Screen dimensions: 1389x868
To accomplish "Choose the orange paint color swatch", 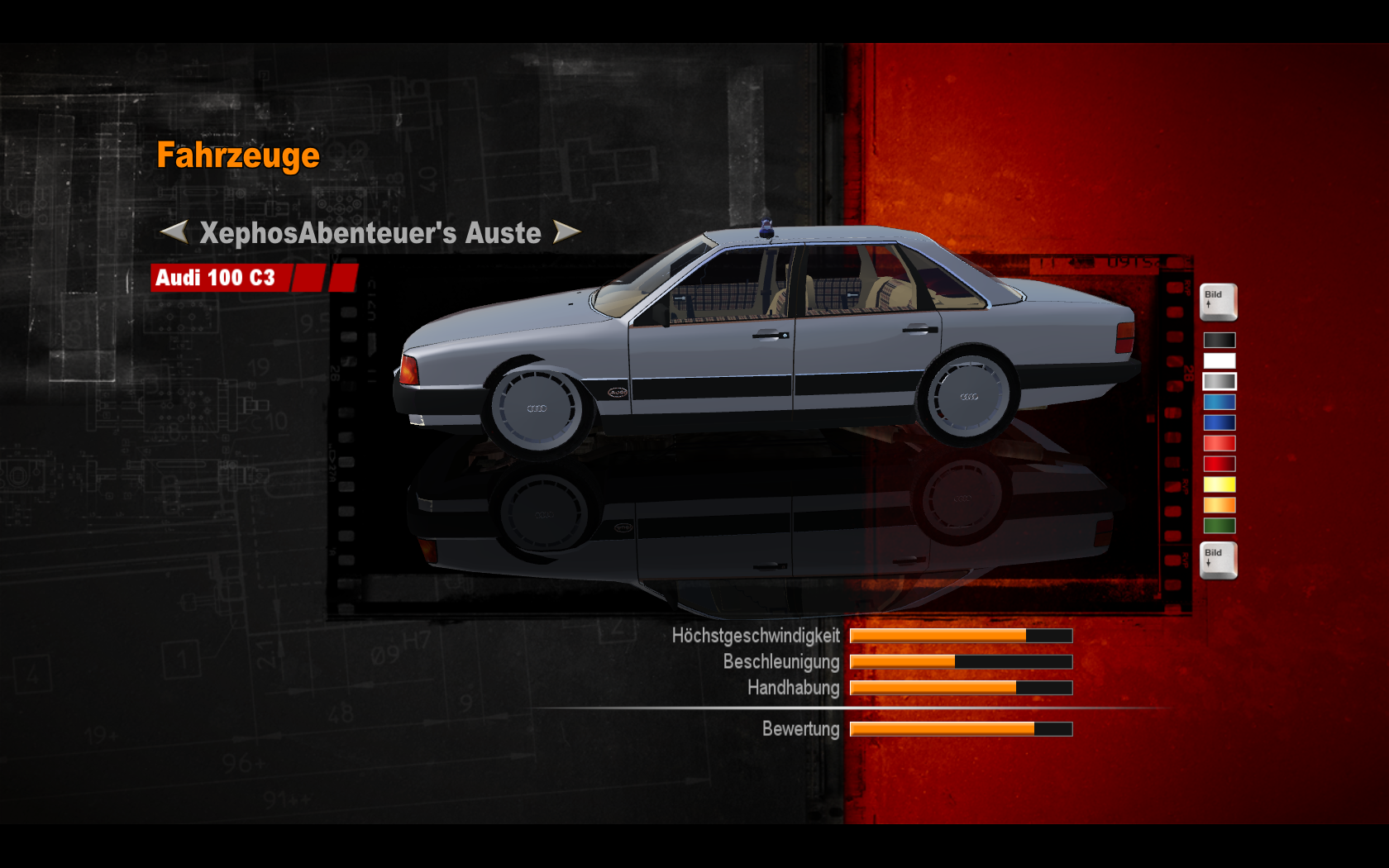I will click(1219, 505).
